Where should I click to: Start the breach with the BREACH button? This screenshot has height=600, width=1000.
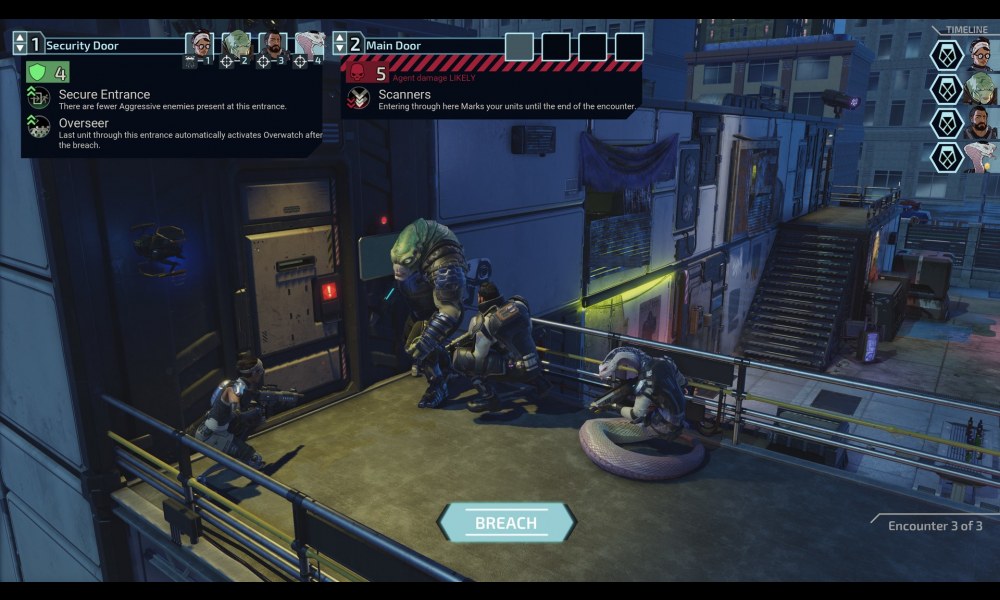(506, 523)
